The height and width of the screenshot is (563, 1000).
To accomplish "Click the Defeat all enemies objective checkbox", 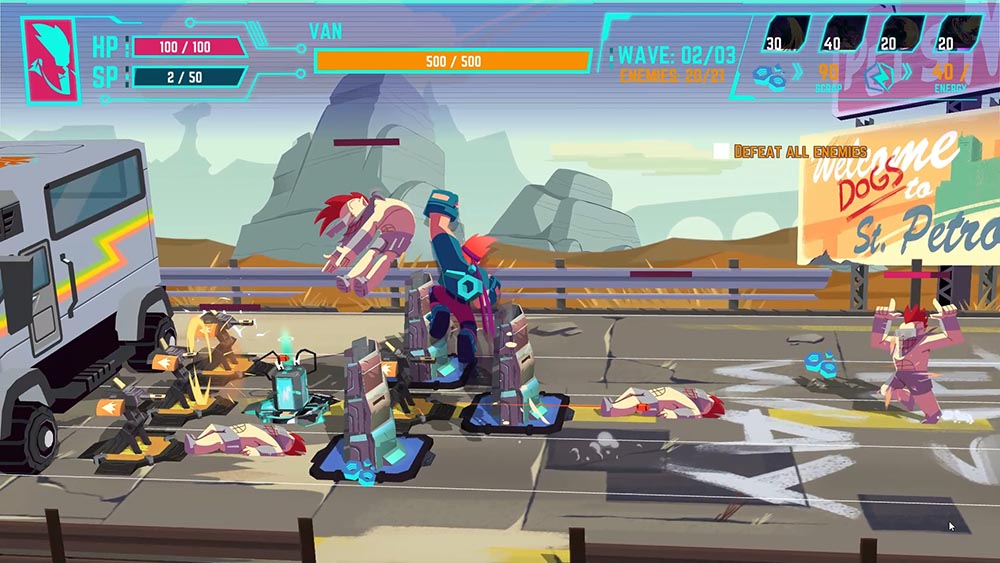I will [721, 151].
